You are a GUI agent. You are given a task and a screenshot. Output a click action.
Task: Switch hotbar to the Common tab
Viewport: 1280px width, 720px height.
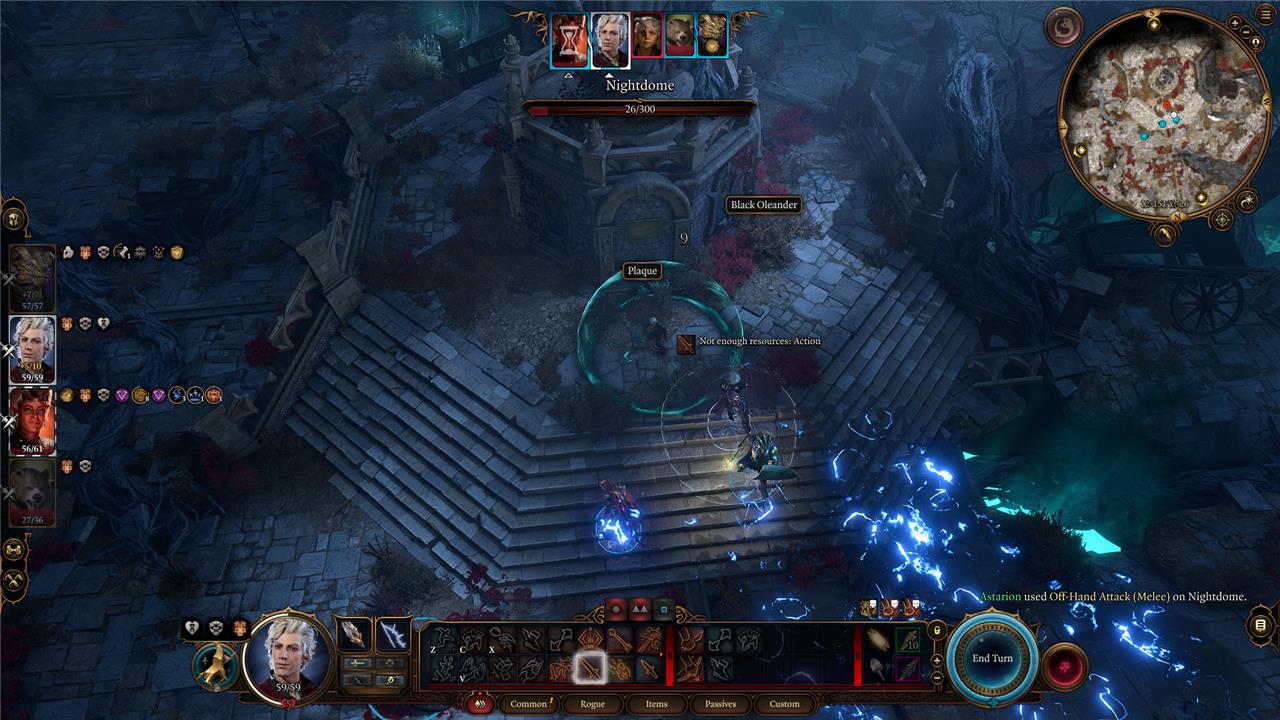(x=528, y=704)
